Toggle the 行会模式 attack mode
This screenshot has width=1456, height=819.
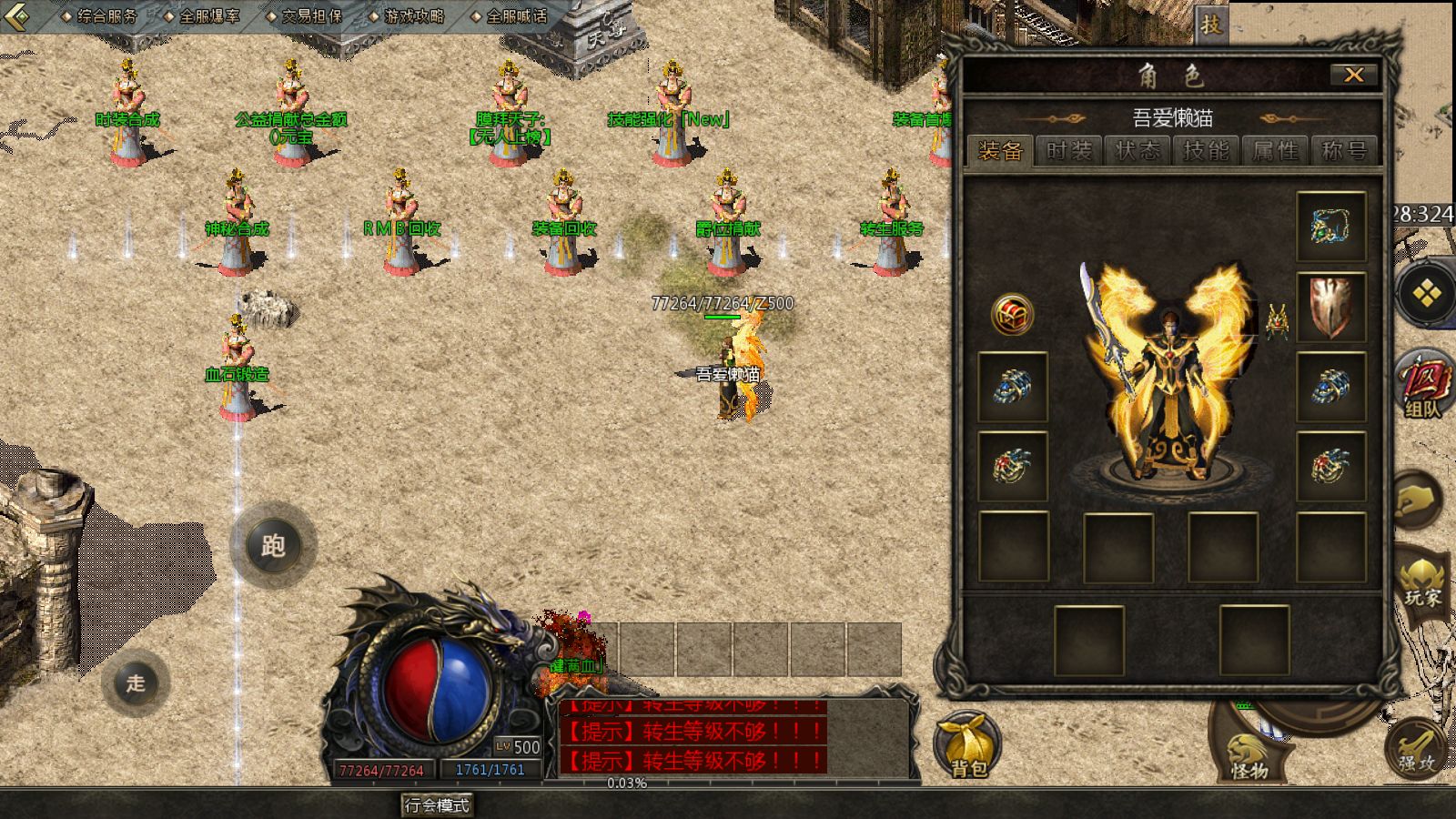(438, 805)
